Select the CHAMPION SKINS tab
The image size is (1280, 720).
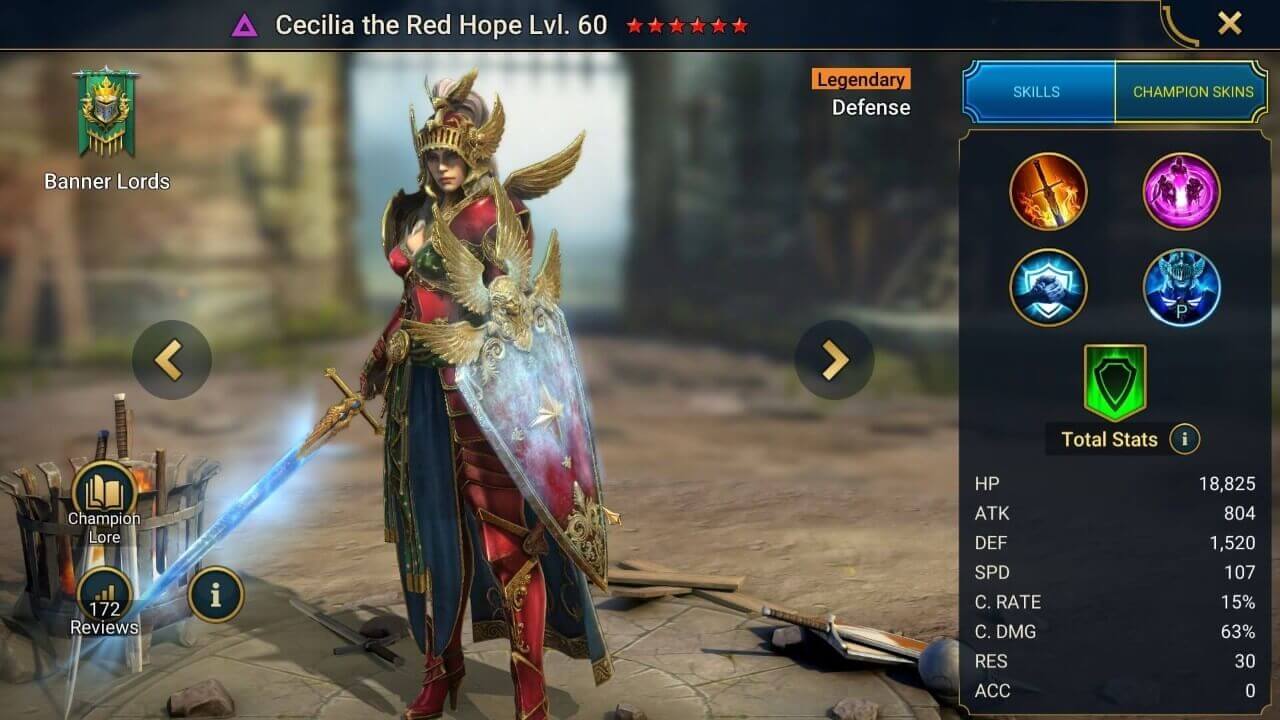[1192, 91]
